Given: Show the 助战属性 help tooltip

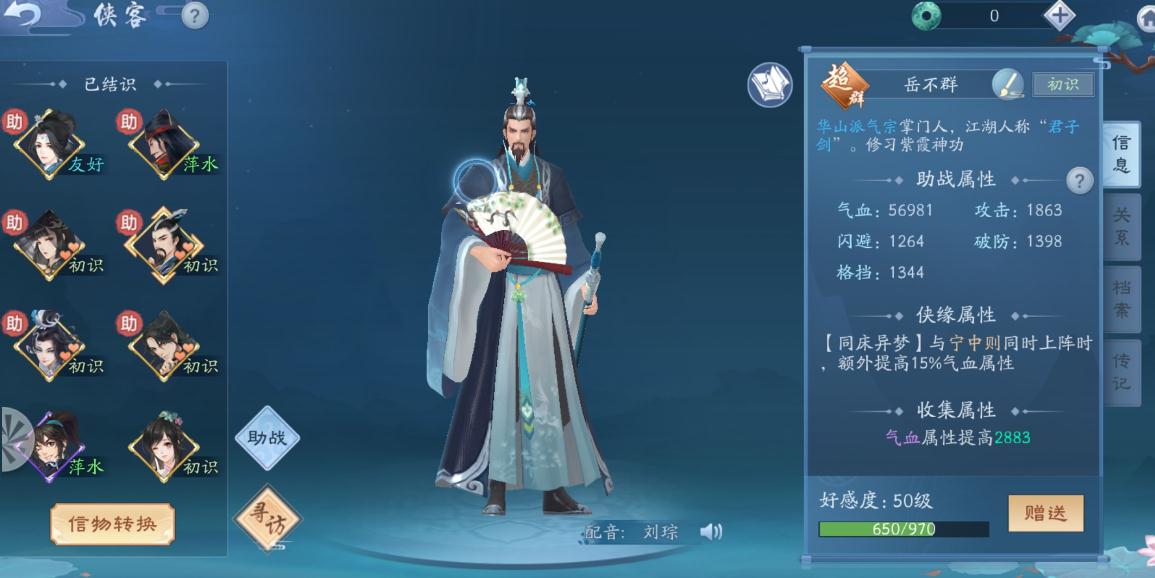Looking at the screenshot, I should click(1079, 180).
